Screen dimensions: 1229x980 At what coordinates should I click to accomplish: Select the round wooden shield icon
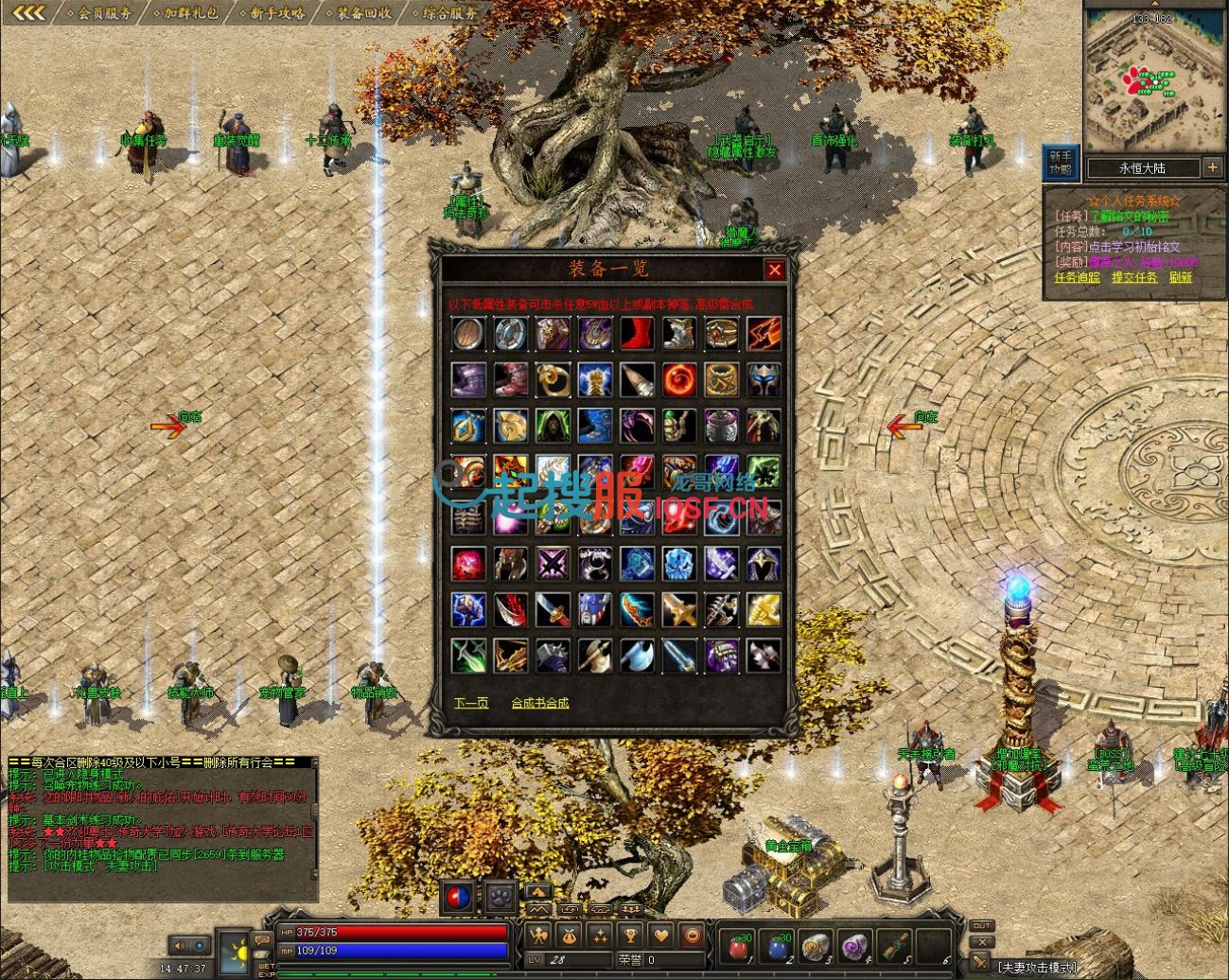click(x=468, y=334)
